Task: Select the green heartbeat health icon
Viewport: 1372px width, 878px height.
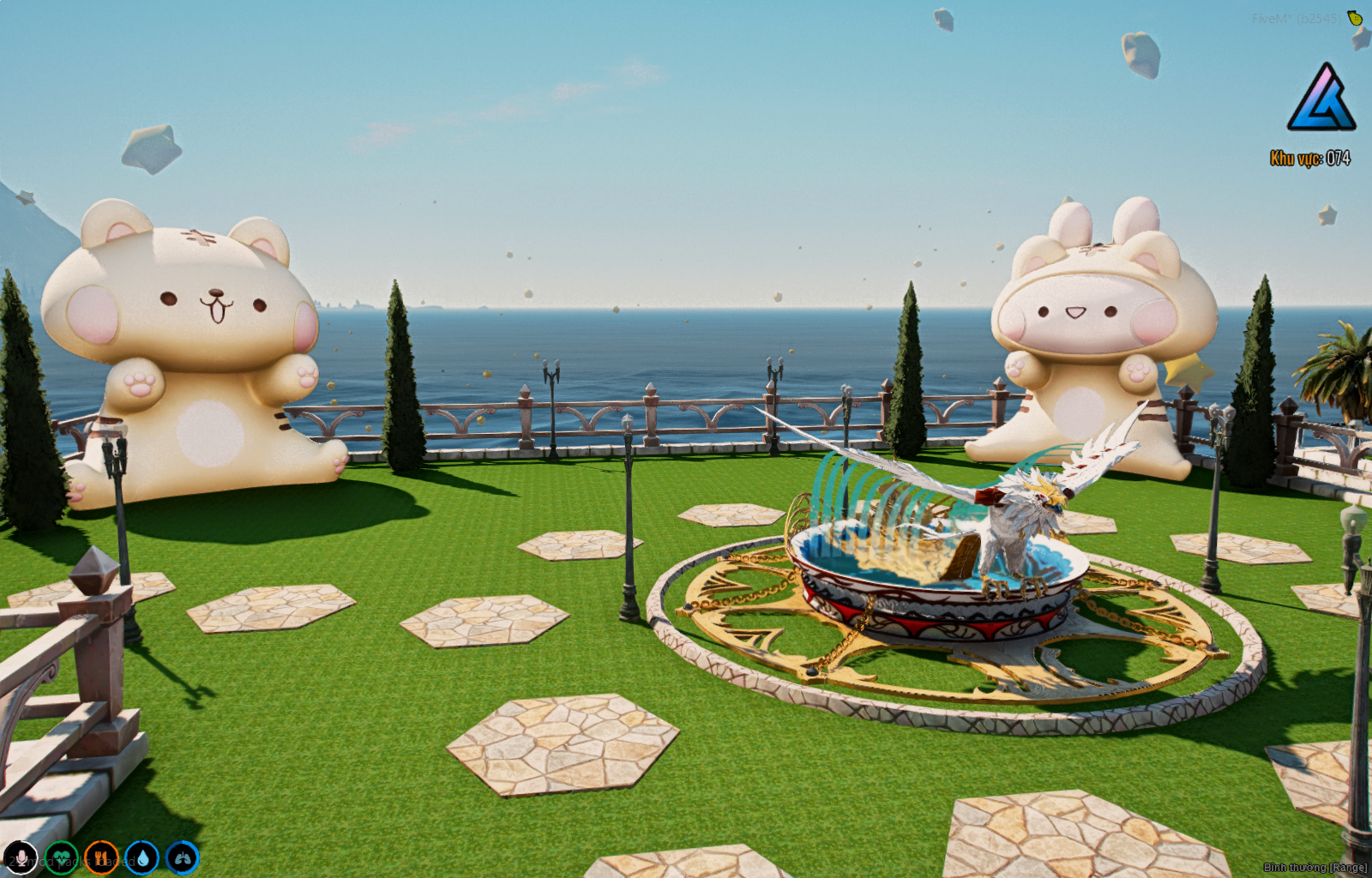Action: pyautogui.click(x=61, y=857)
